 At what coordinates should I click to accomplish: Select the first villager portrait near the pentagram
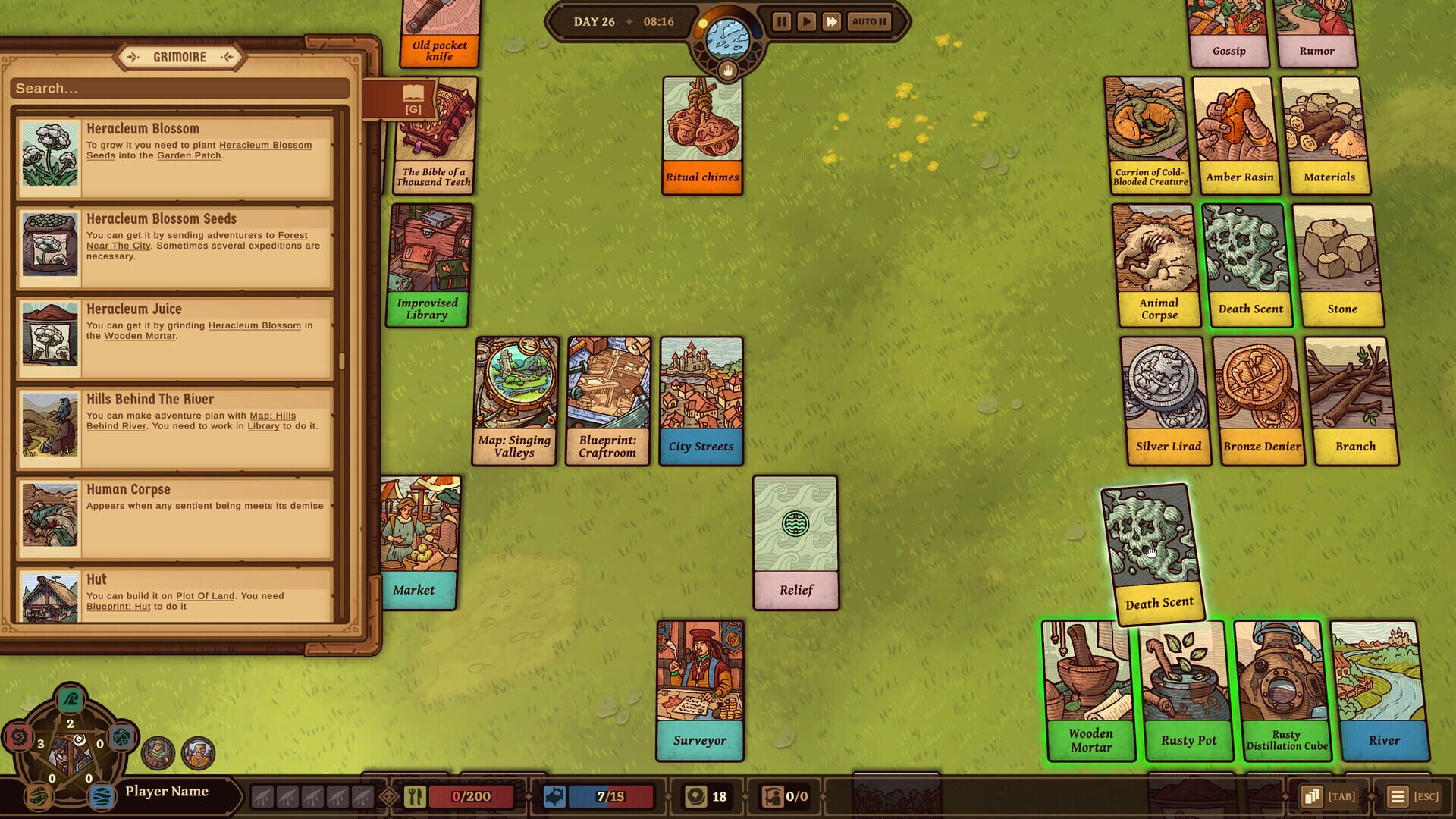tap(158, 752)
